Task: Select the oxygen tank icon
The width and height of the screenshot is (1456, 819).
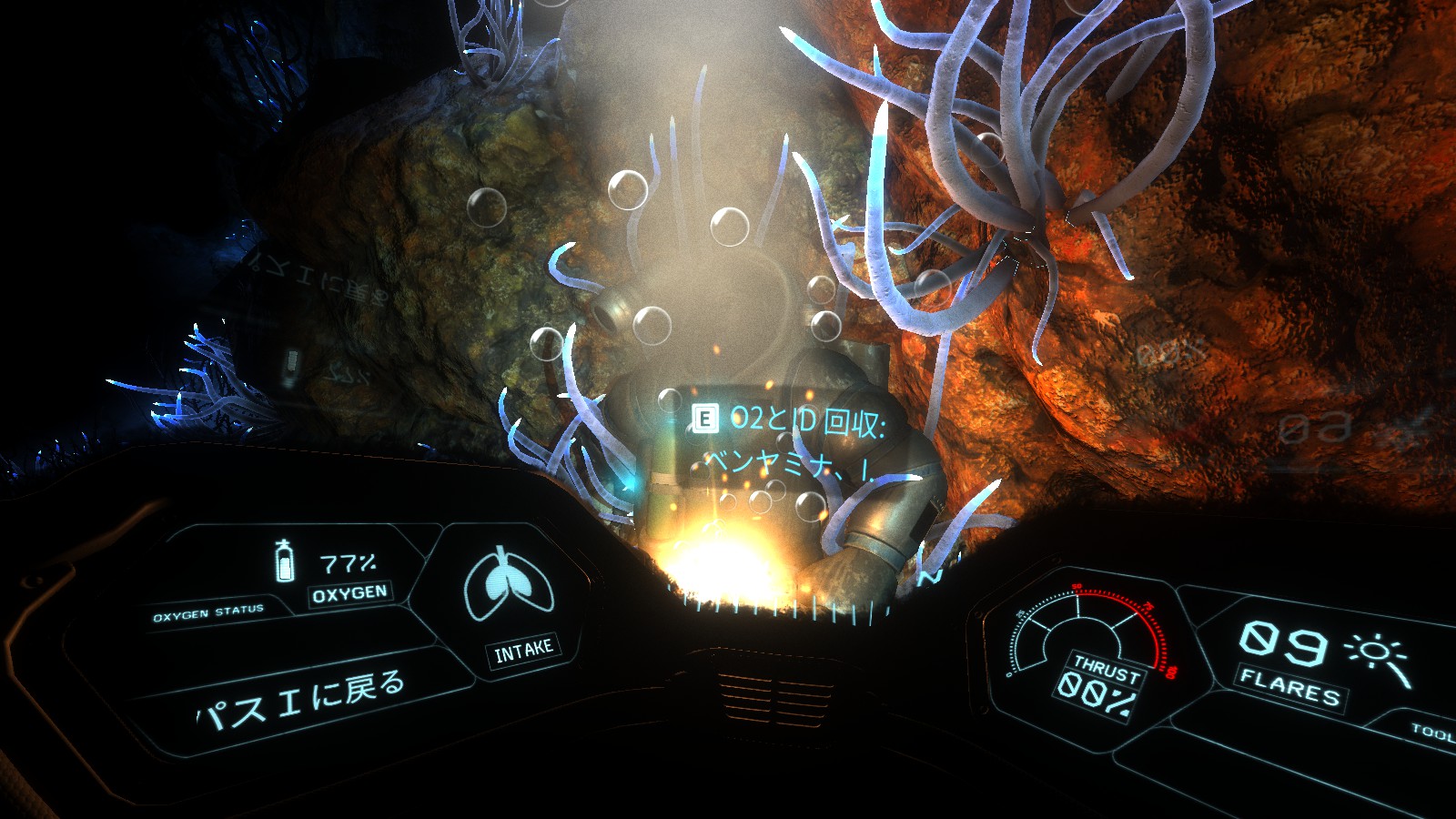Action: tap(285, 561)
